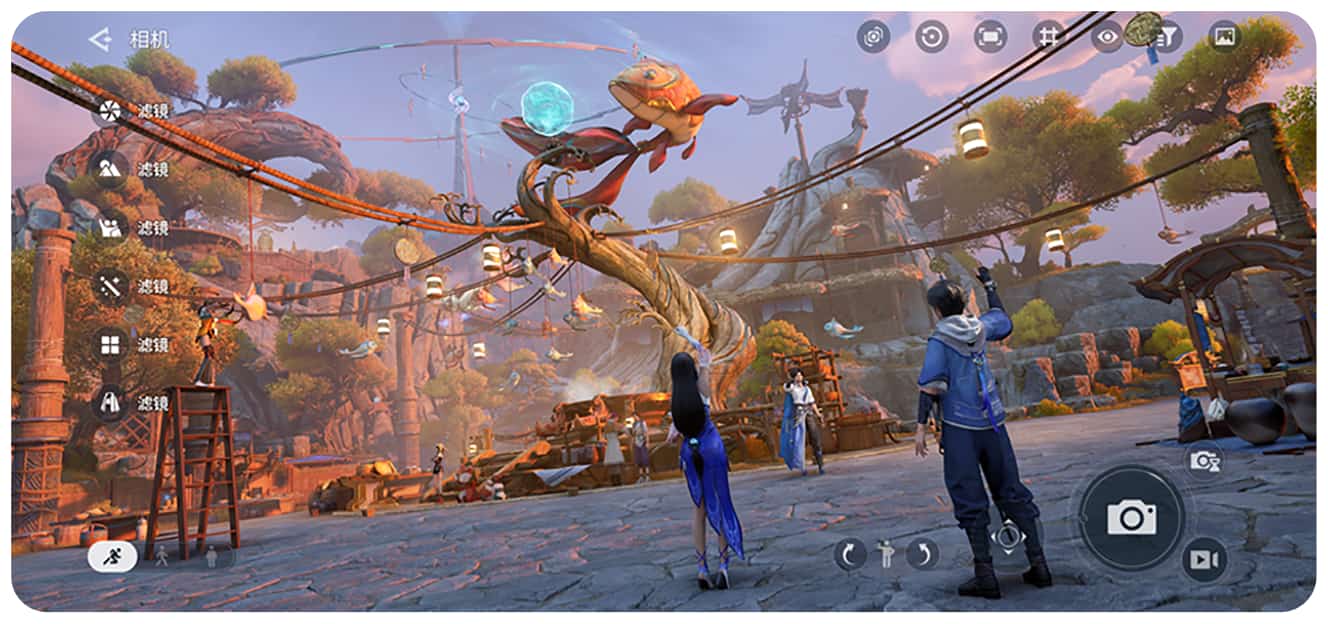Viewport: 1328px width, 624px height.
Task: Go back from the 相机 camera screen
Action: click(x=99, y=40)
